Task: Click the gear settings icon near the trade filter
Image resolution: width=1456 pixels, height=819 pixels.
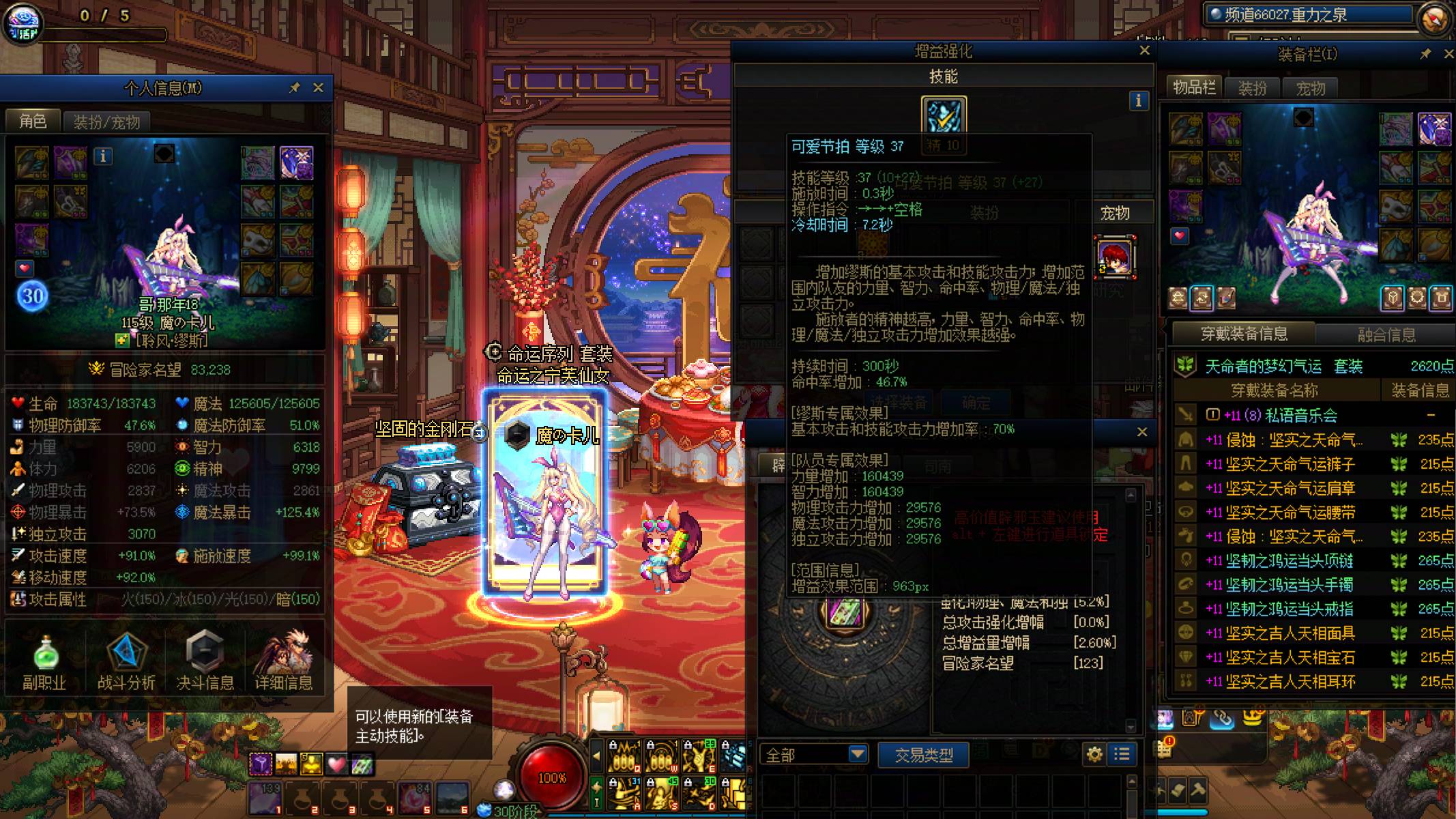Action: 1094,753
